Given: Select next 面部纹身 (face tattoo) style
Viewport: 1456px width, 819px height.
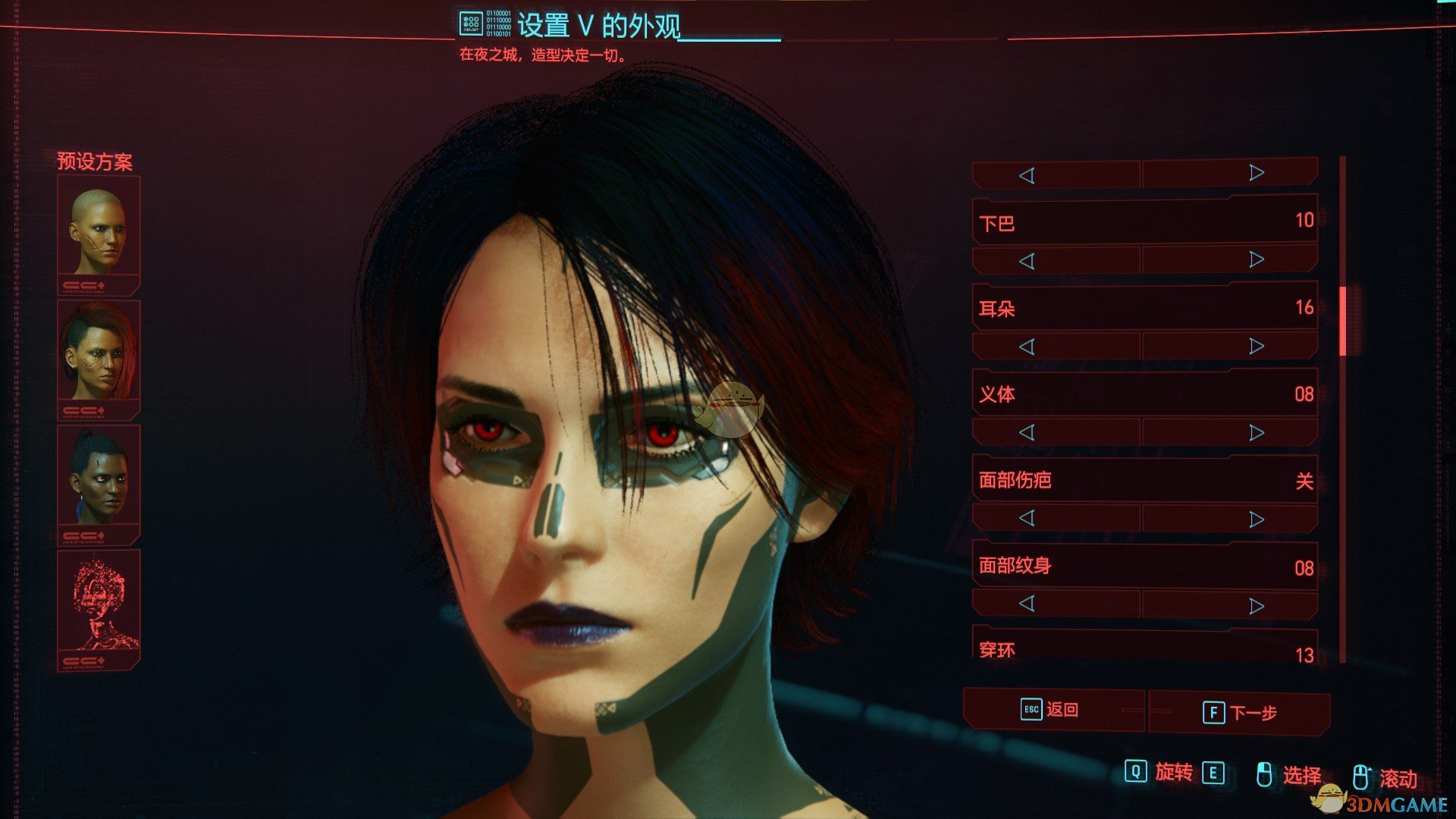Looking at the screenshot, I should tap(1257, 606).
